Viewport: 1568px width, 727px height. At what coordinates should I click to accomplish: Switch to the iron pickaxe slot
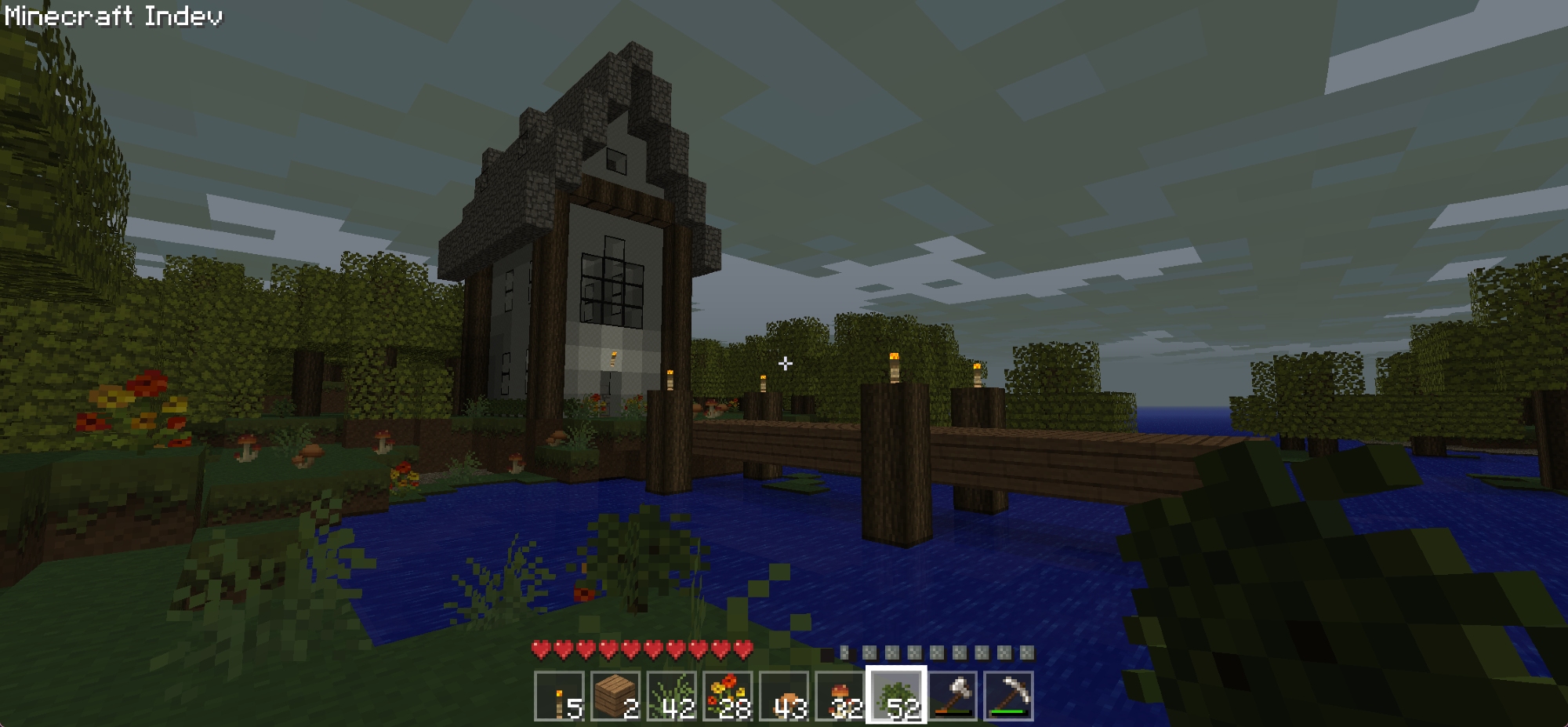coord(1009,696)
